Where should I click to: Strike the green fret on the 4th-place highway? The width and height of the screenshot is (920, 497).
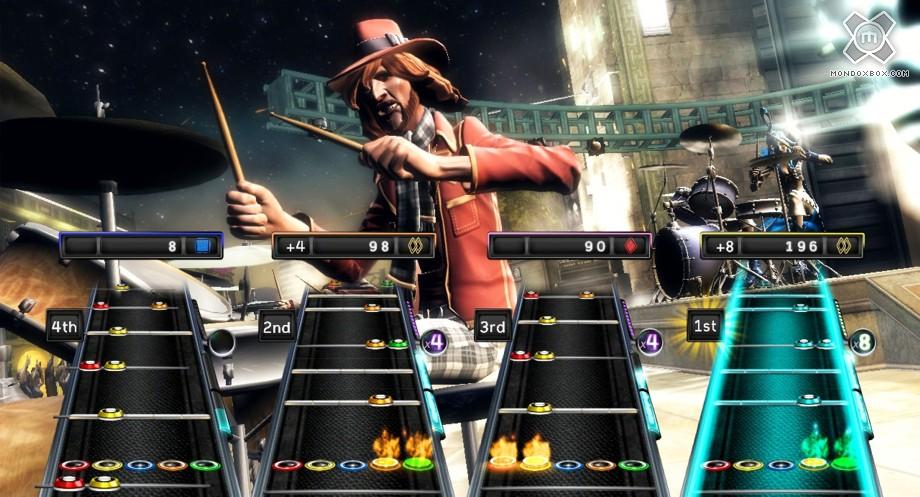204,465
